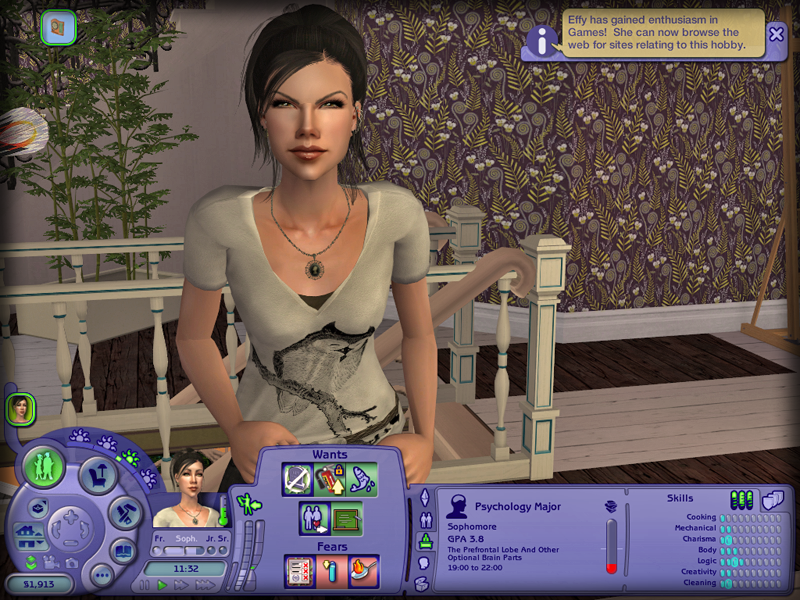The image size is (800, 600).
Task: Select the fire fear icon
Action: [363, 571]
